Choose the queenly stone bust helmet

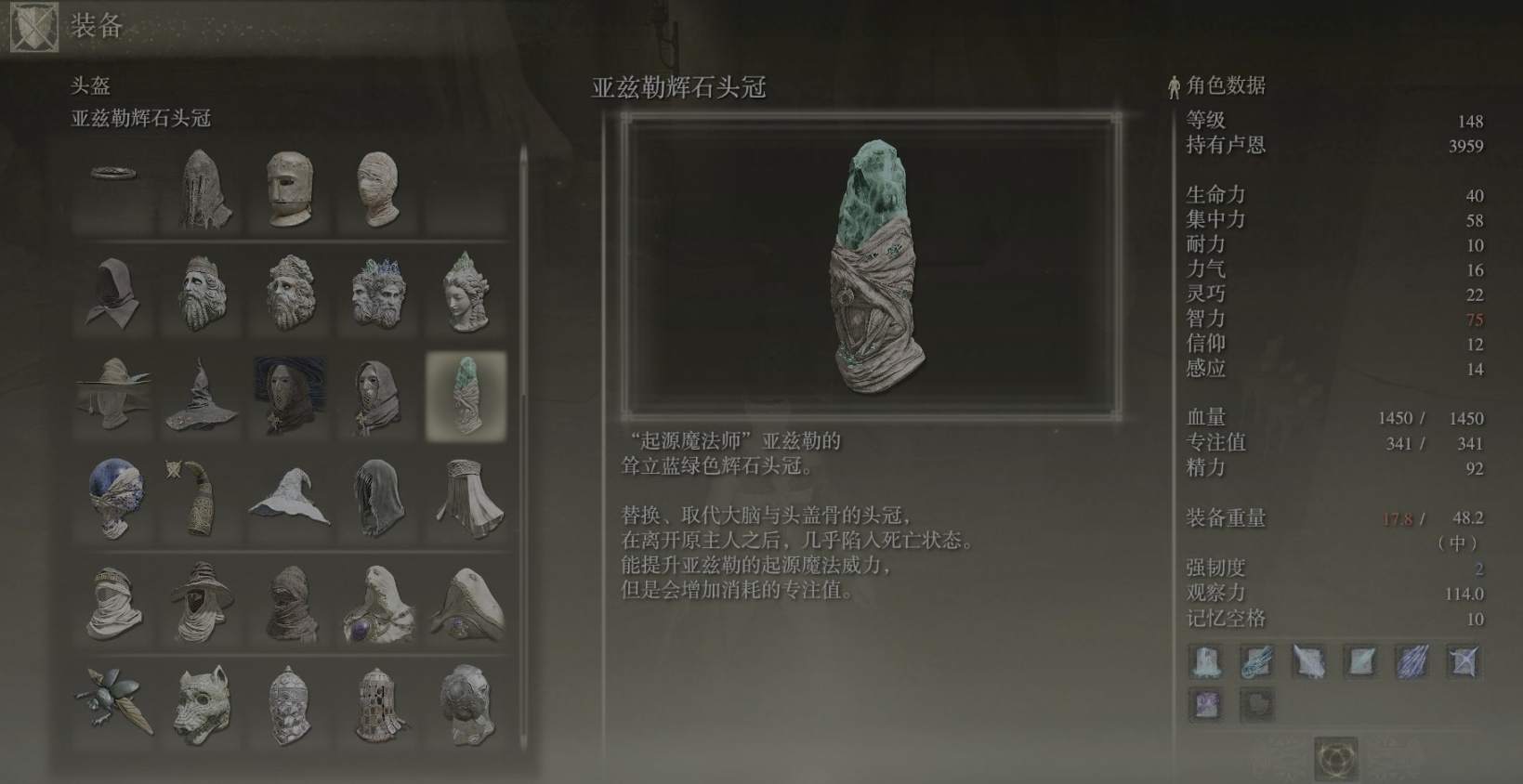tap(467, 293)
